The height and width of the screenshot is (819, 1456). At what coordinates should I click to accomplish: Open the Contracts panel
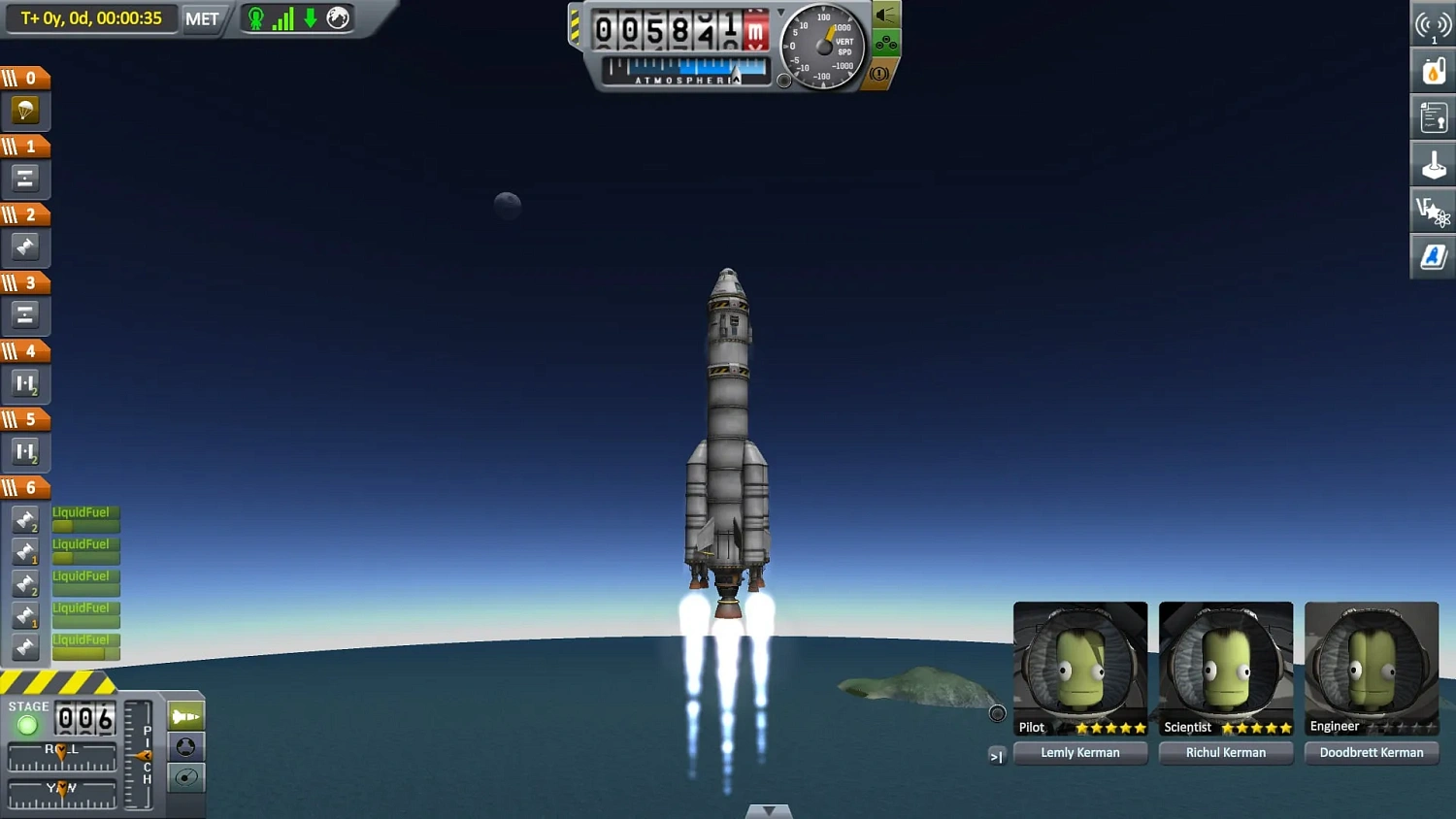tap(1433, 116)
